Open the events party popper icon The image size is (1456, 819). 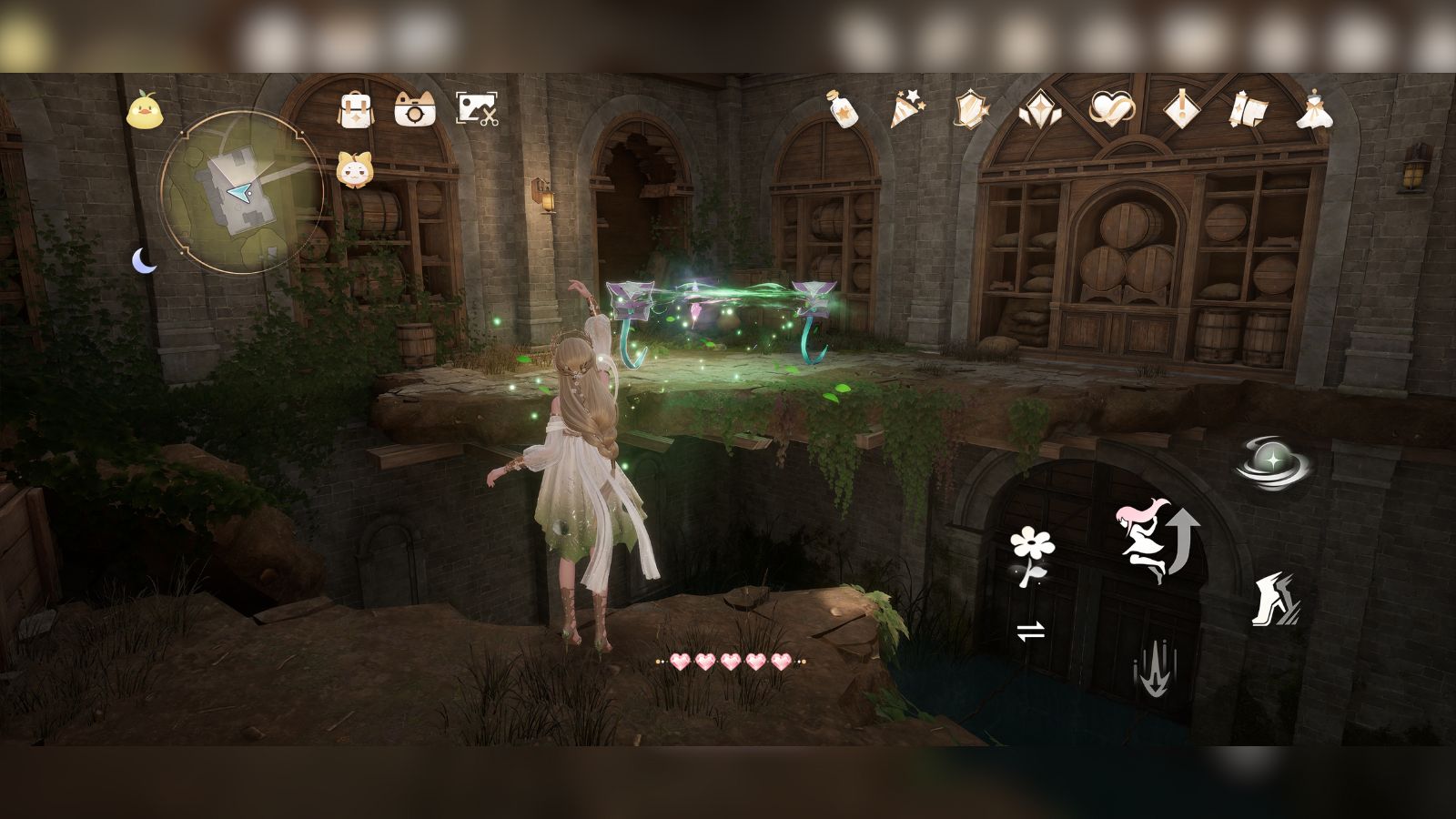click(x=908, y=109)
